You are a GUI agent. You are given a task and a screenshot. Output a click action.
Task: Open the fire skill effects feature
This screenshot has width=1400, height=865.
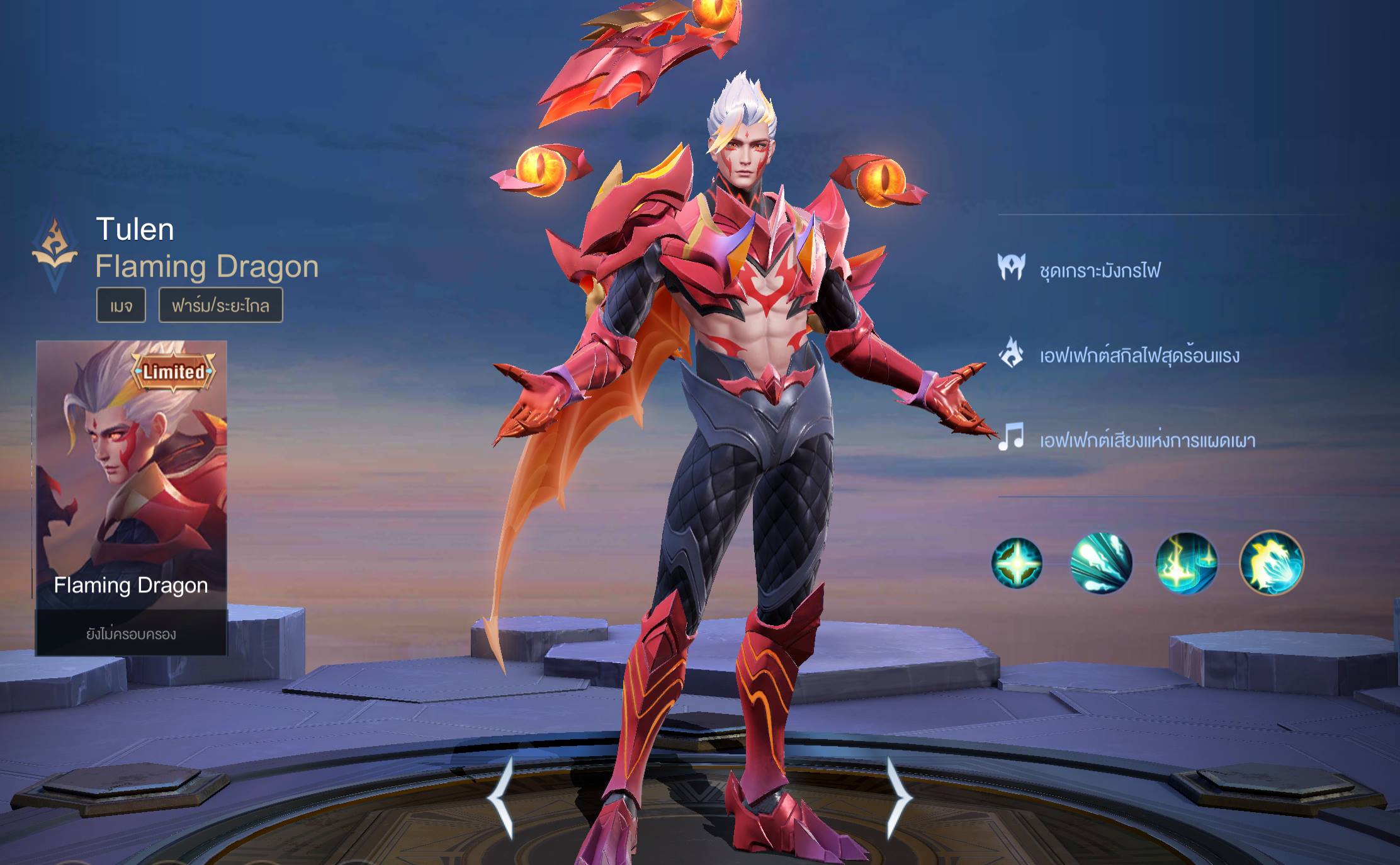click(1139, 355)
